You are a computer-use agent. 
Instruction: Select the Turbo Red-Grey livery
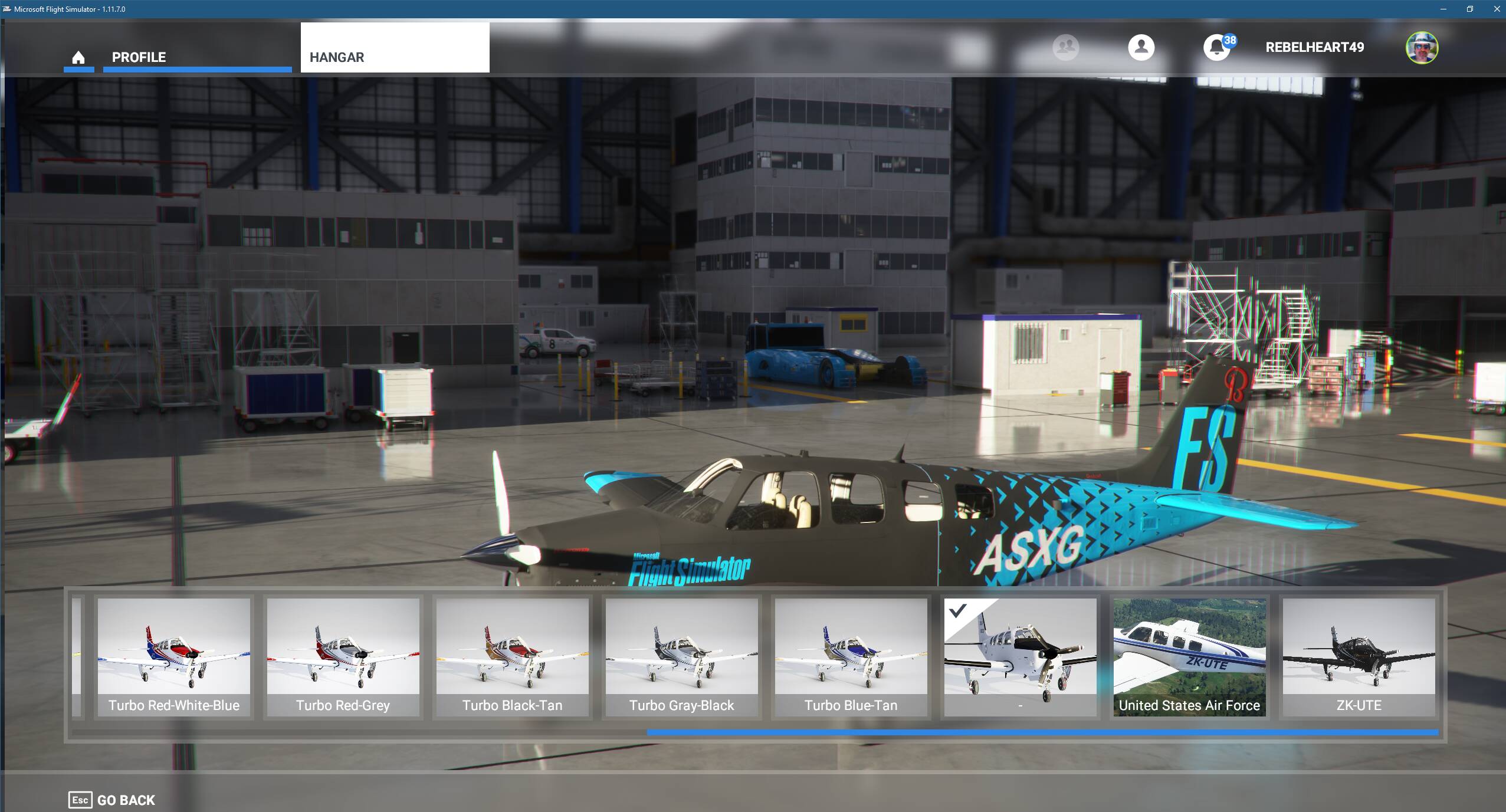343,655
